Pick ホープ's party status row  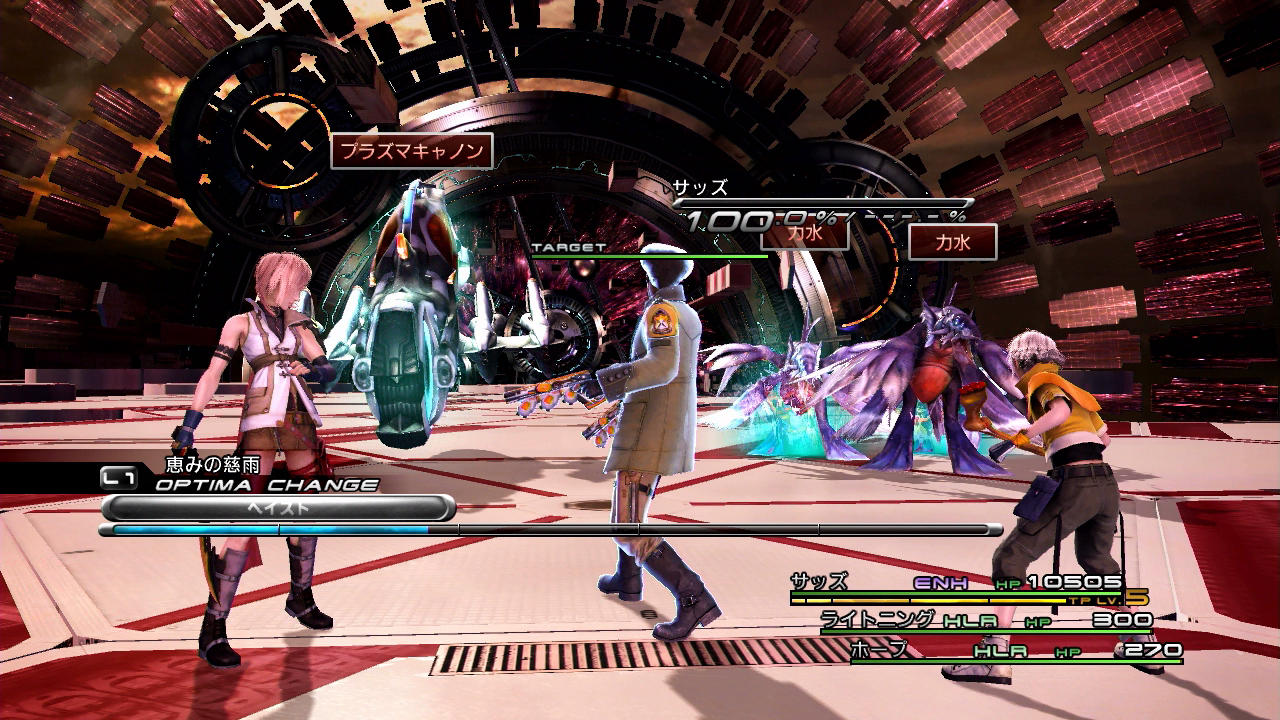tap(1014, 651)
